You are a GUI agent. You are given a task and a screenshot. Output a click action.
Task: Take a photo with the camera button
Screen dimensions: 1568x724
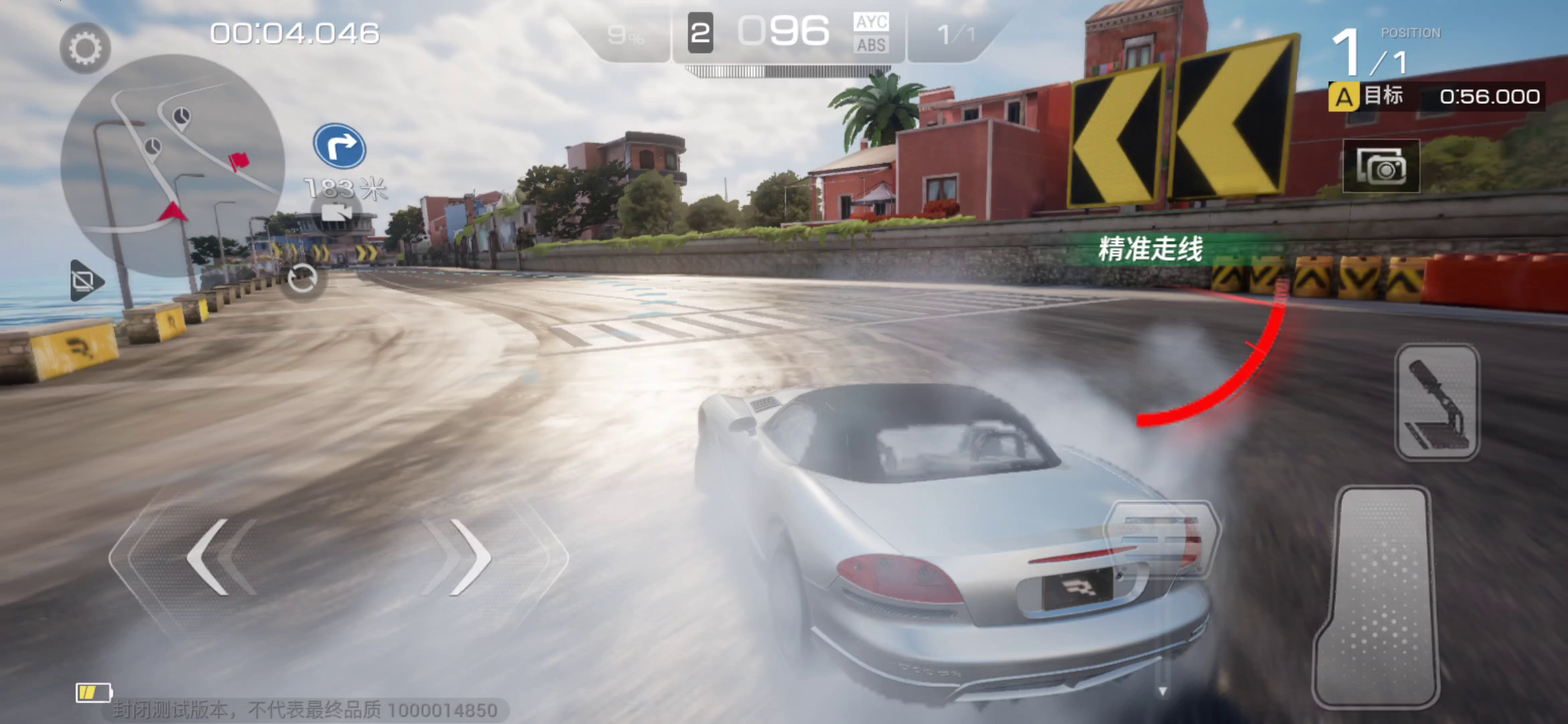(x=1381, y=166)
